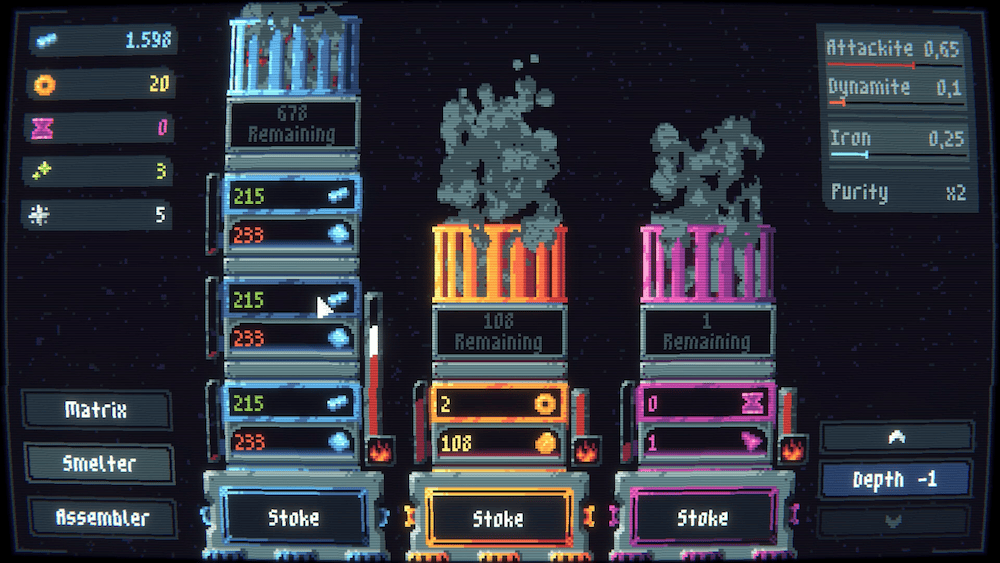
Task: Stoke the pink furnace
Action: [x=702, y=519]
